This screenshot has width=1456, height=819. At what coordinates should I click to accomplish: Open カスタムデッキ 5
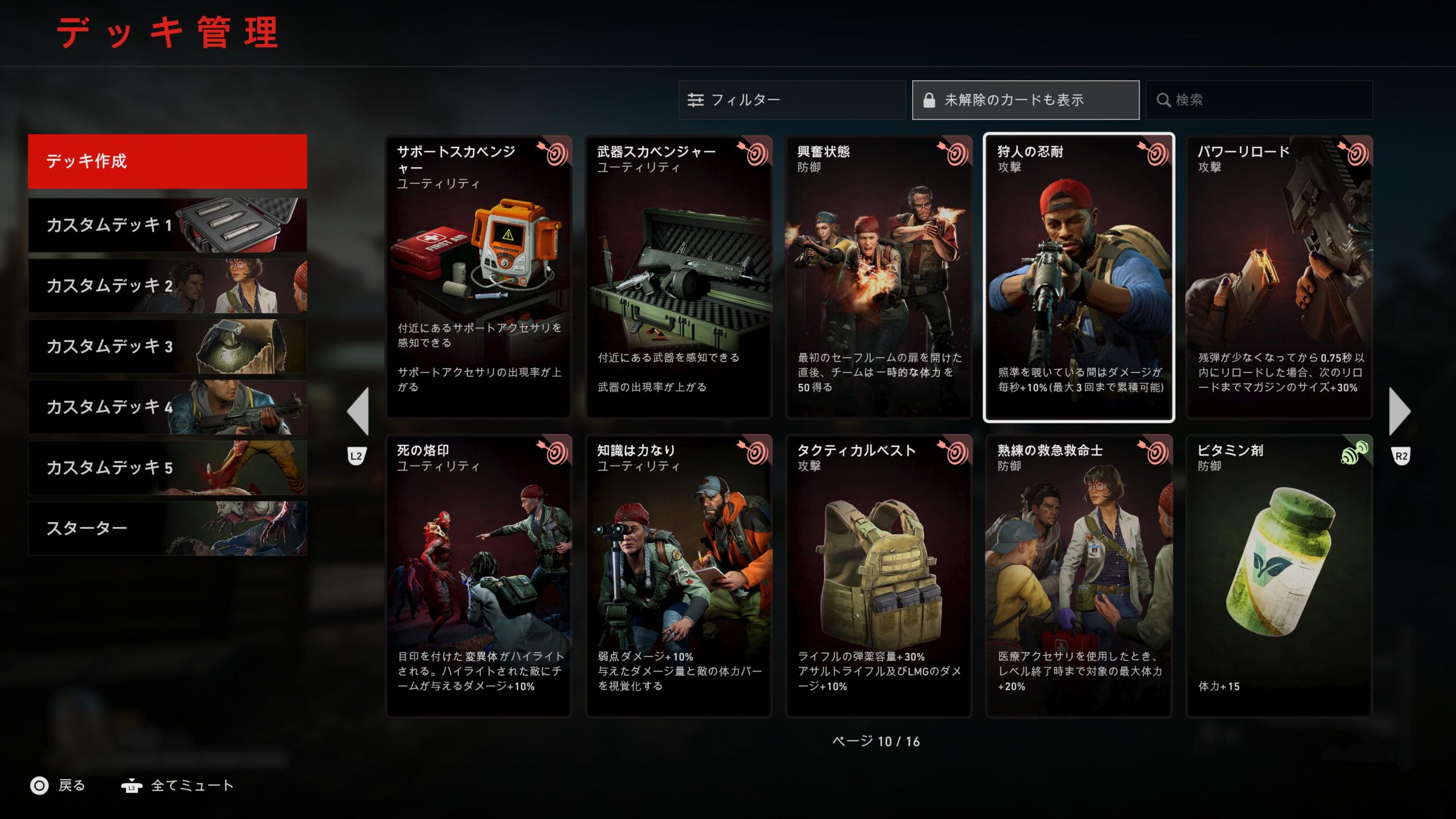pos(167,468)
